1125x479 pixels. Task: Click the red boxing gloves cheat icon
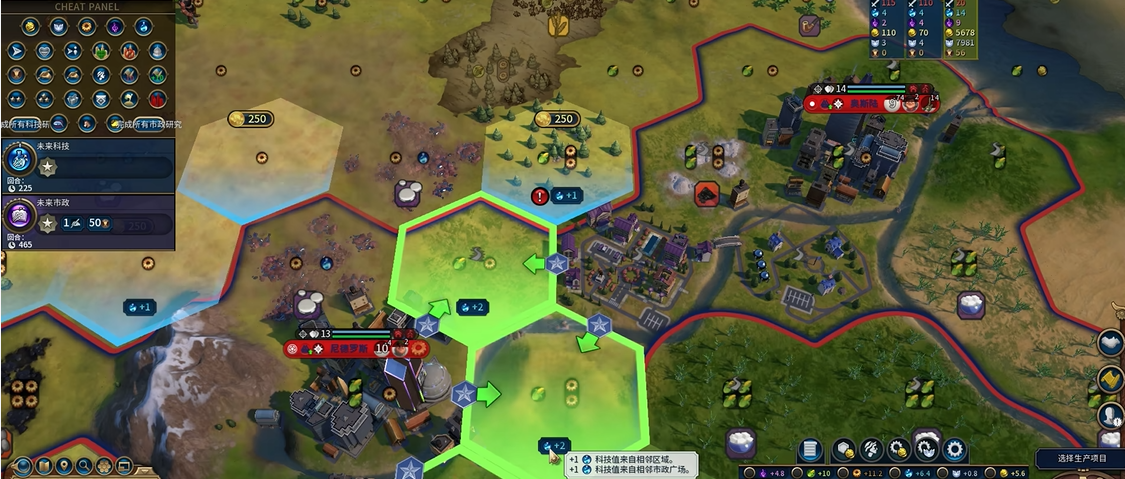tap(158, 98)
